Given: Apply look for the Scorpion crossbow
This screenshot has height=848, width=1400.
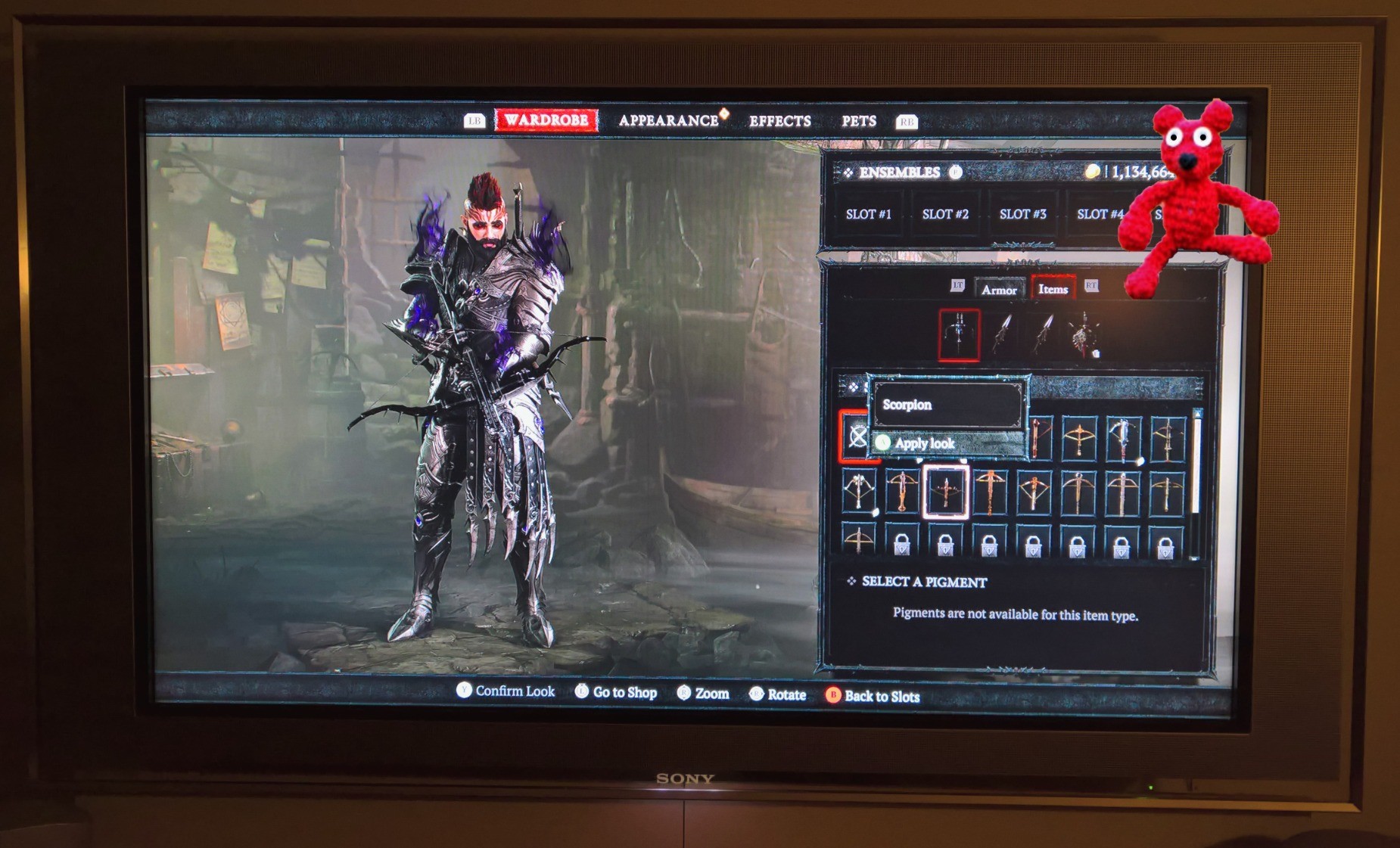Looking at the screenshot, I should click(x=924, y=443).
